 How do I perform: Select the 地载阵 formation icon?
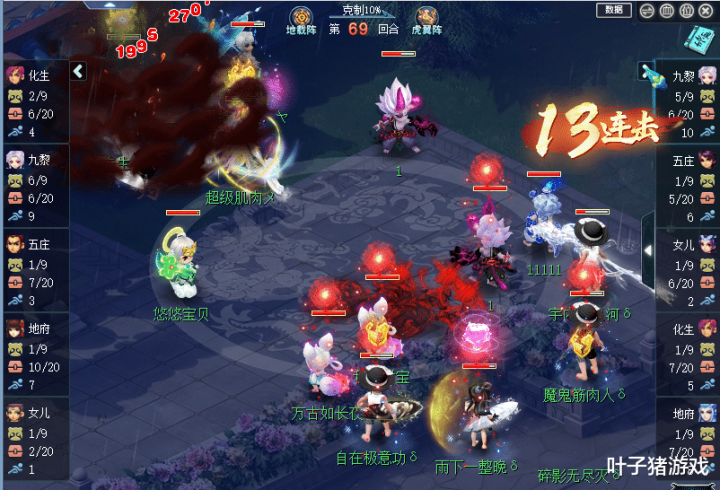pos(301,16)
